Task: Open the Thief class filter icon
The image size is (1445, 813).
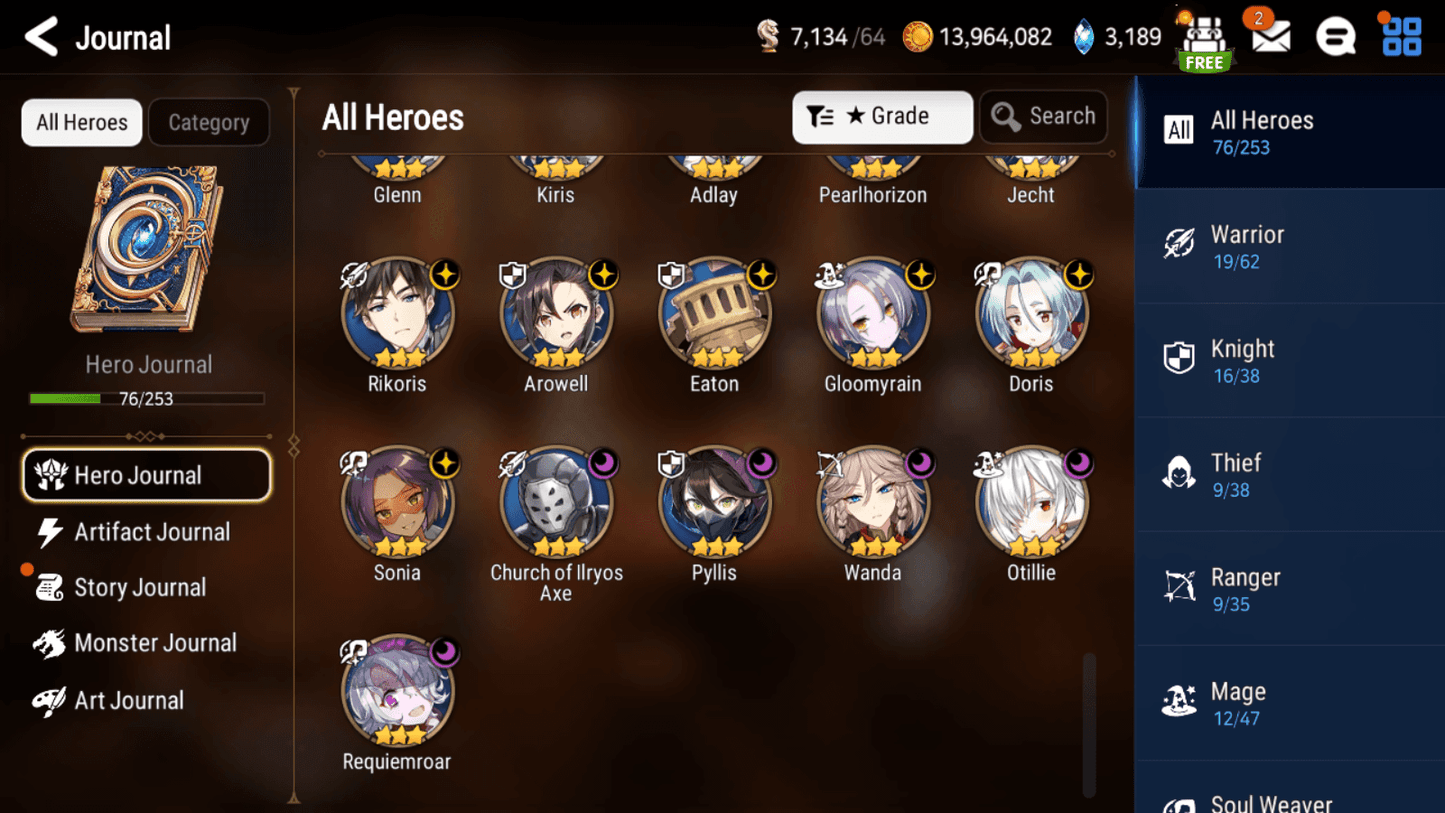Action: pos(1180,474)
